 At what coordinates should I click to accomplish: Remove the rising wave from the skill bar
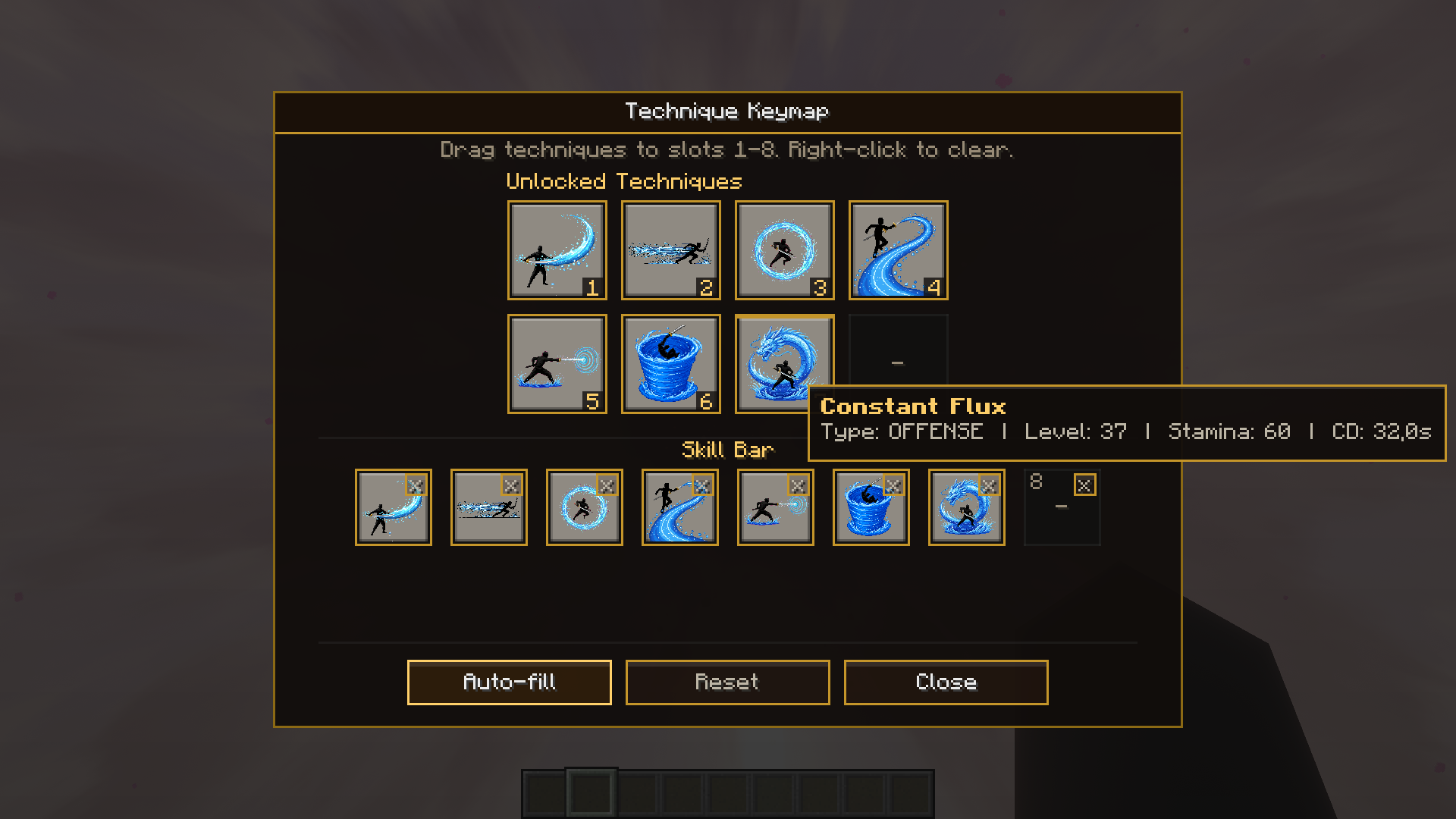pos(702,485)
